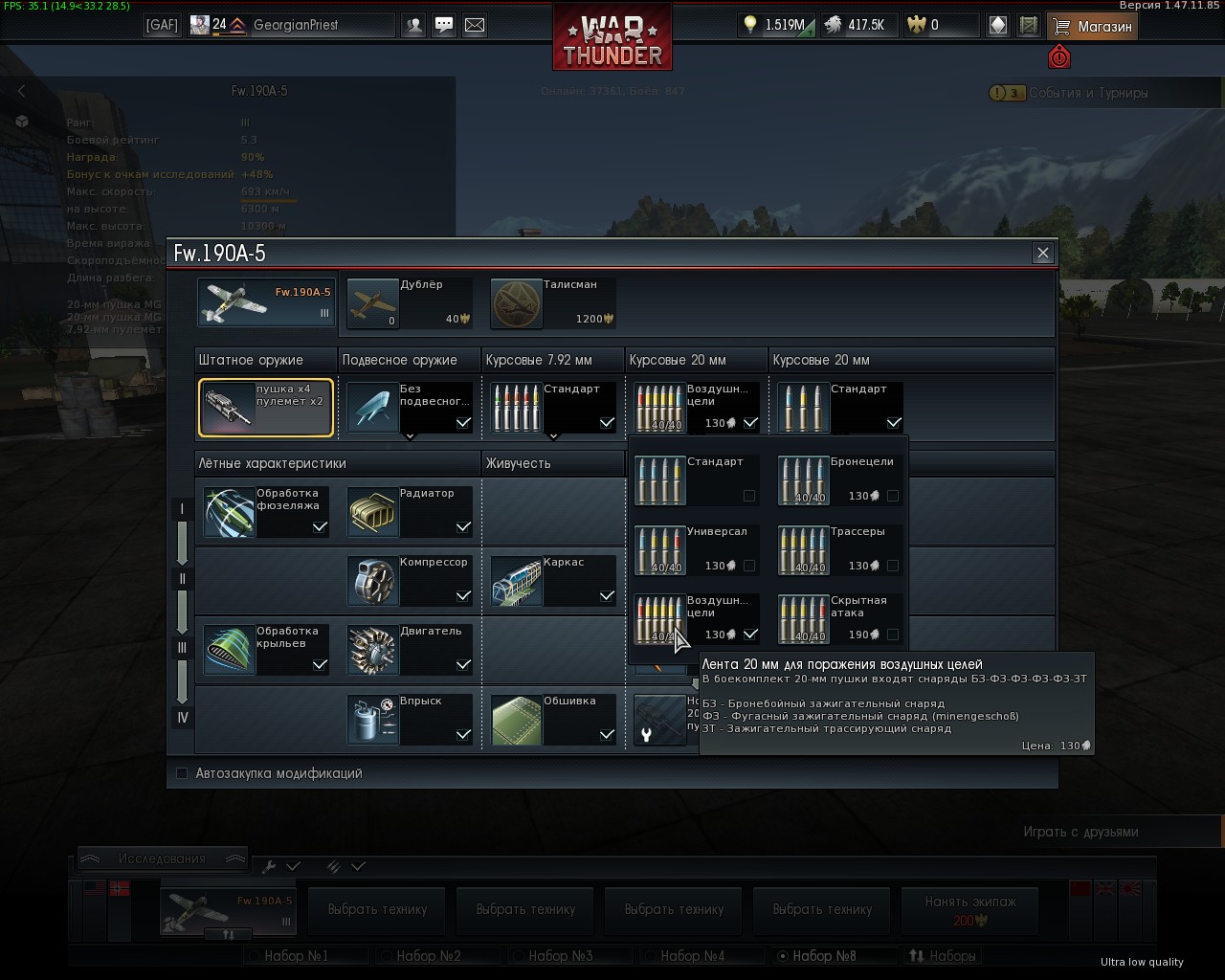This screenshot has width=1225, height=980.
Task: Open the mail envelope icon
Action: pos(474,26)
